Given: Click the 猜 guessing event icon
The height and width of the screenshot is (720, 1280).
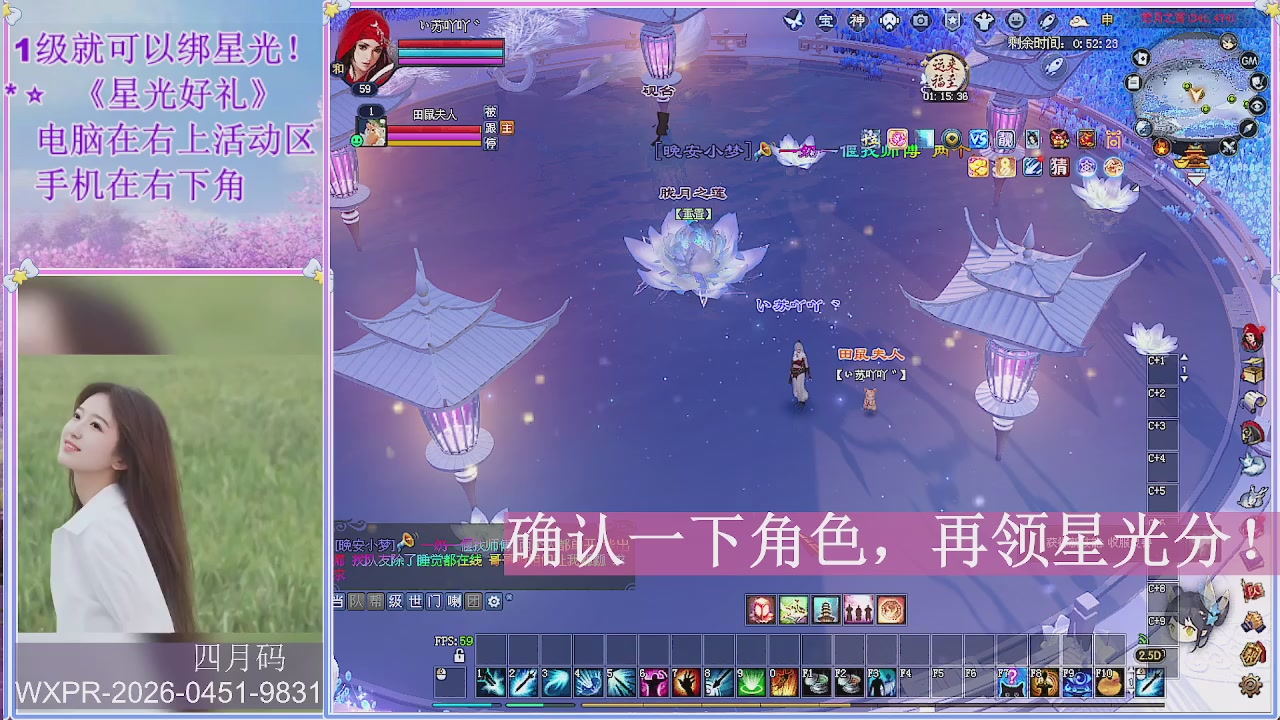Looking at the screenshot, I should (1059, 166).
